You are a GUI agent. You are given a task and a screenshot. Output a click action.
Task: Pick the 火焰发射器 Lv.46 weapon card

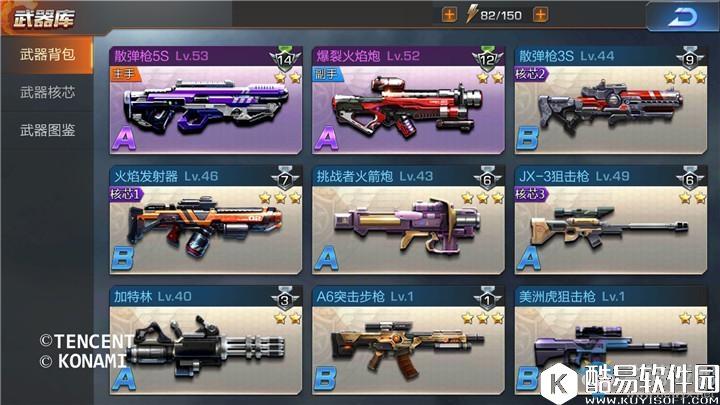tap(204, 221)
